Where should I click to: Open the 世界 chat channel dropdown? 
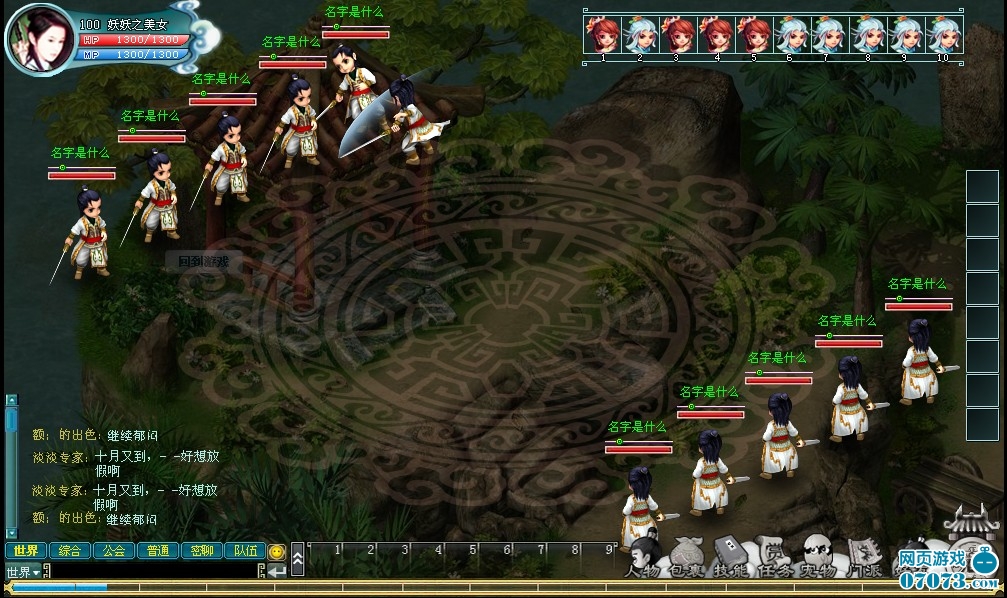(23, 571)
